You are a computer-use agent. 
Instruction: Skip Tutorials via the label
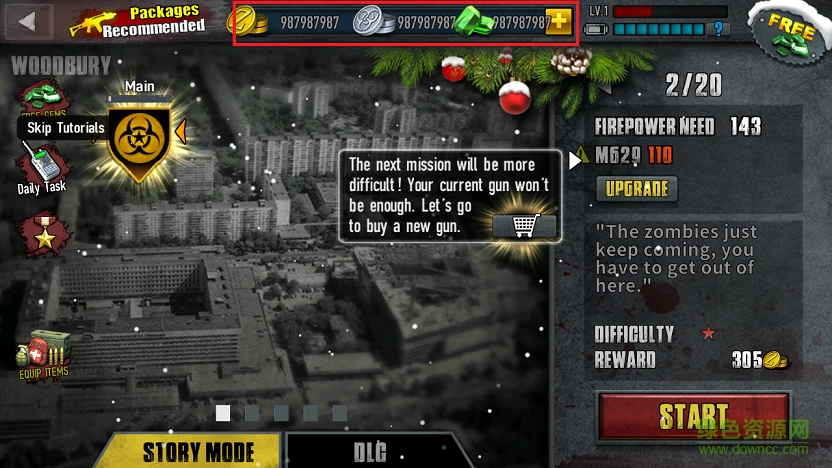coord(66,128)
